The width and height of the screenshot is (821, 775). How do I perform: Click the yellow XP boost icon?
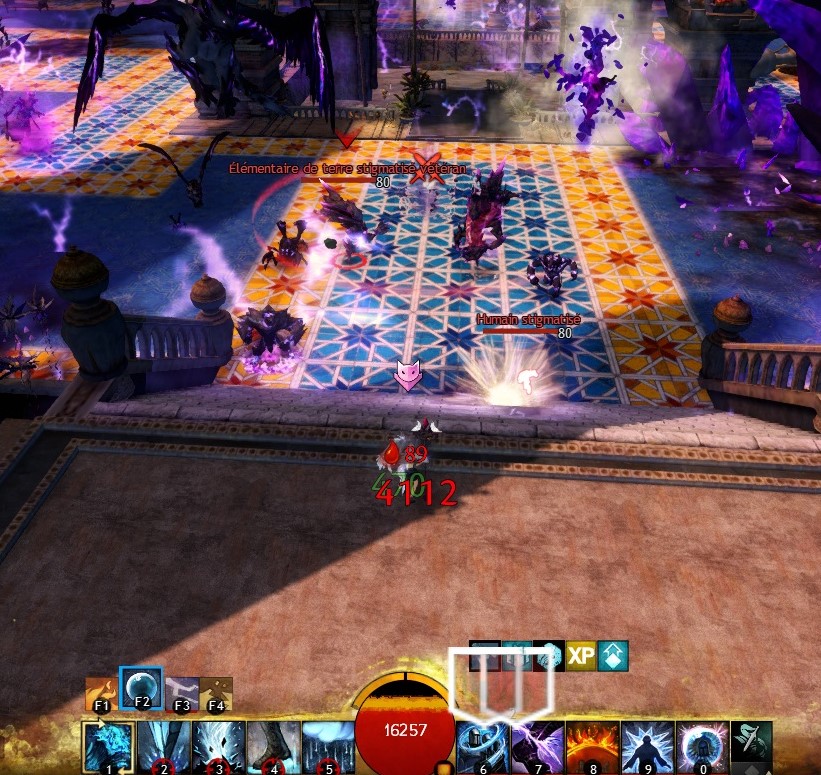pyautogui.click(x=581, y=655)
